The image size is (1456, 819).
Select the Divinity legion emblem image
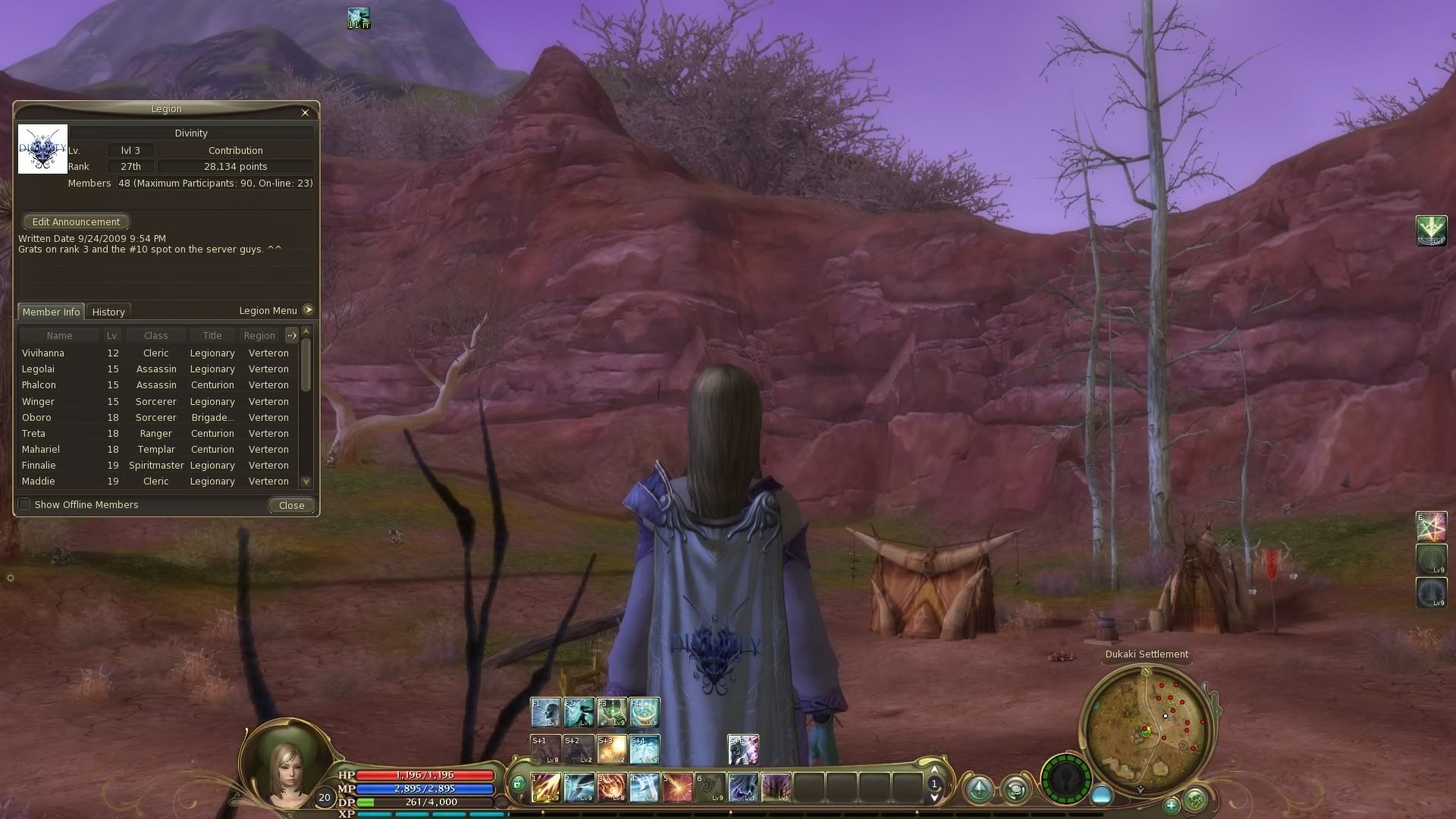42,149
